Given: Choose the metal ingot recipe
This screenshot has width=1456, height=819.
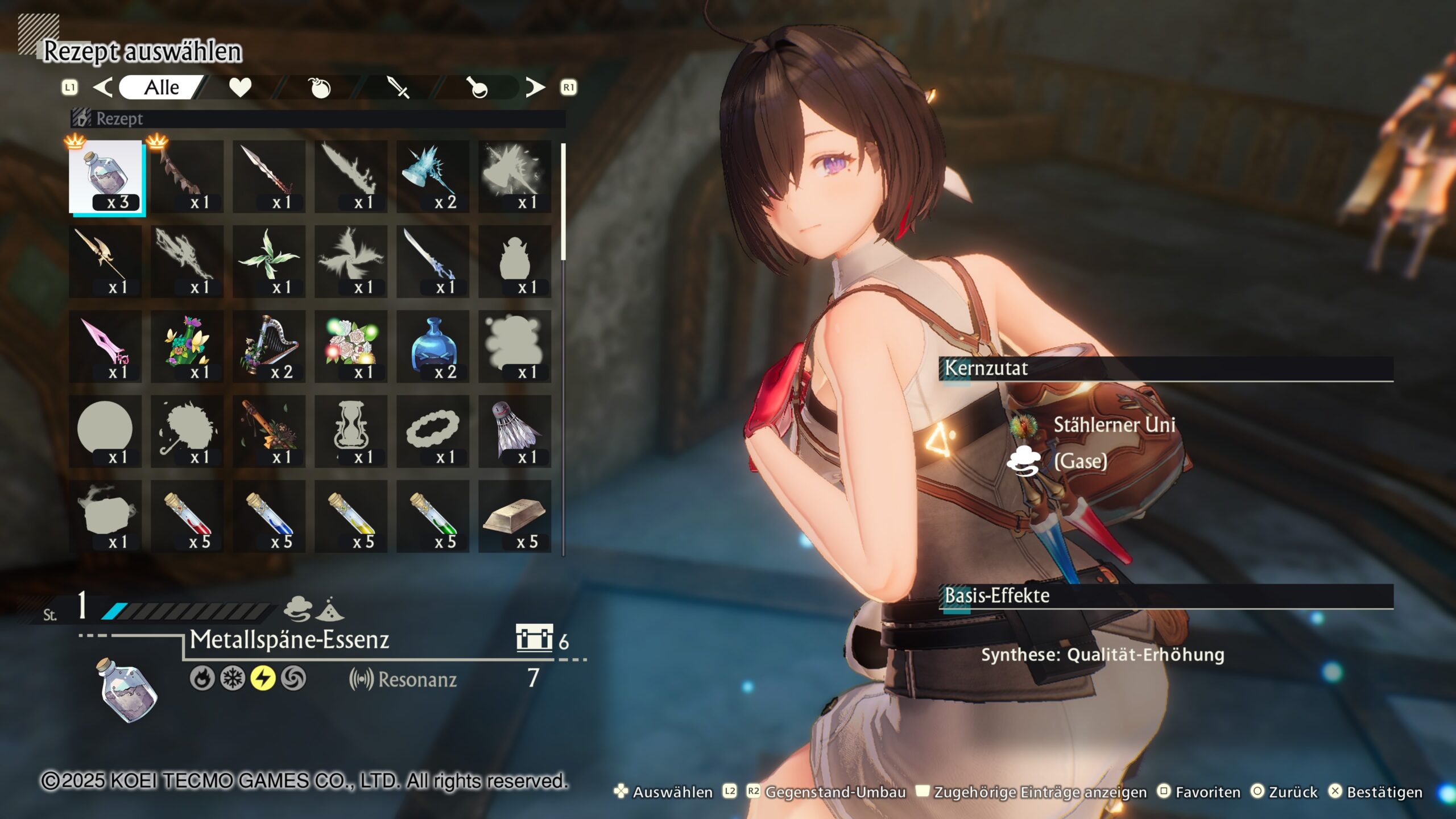Looking at the screenshot, I should [515, 516].
